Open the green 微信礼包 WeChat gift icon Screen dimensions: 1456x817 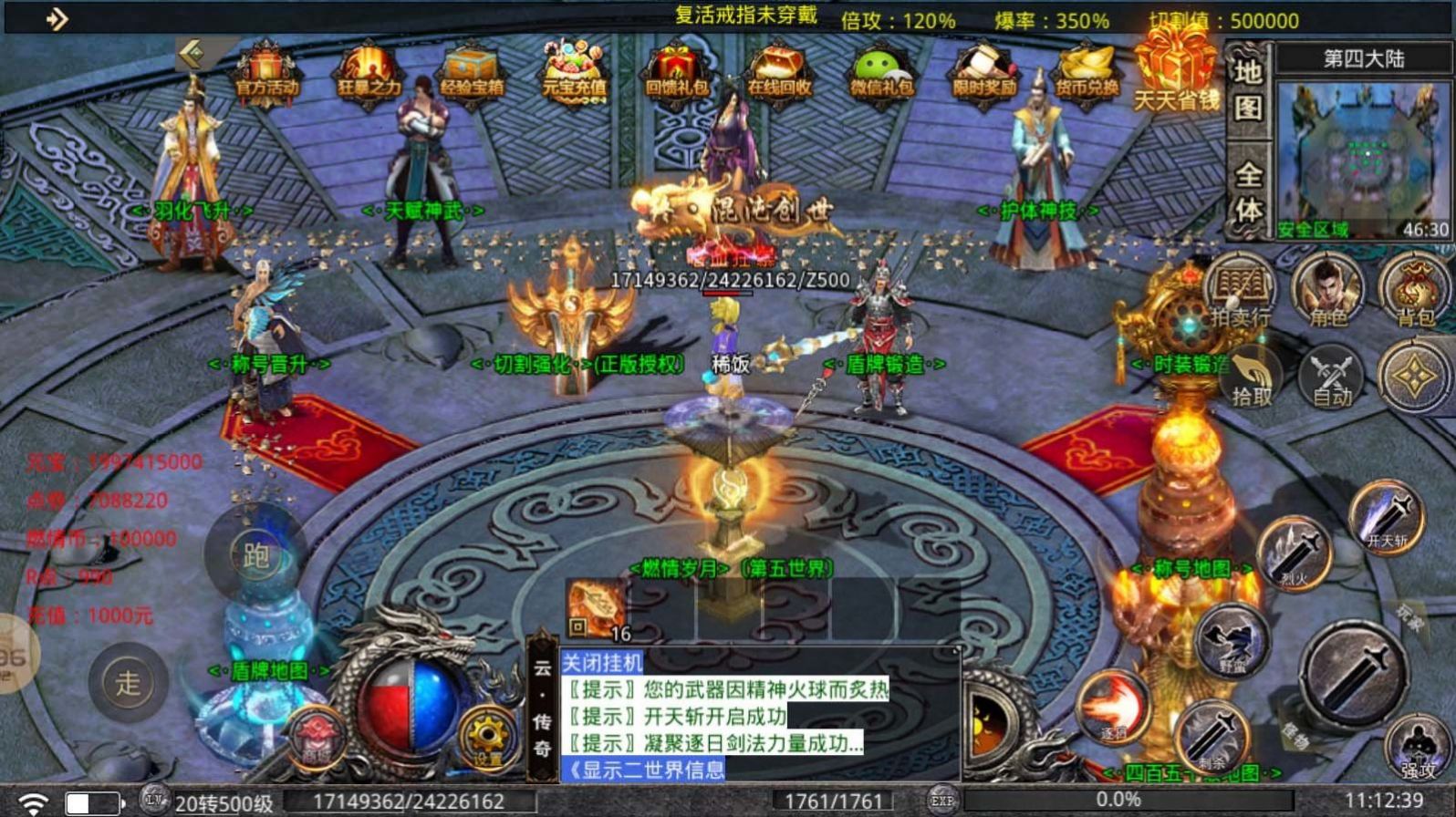880,71
